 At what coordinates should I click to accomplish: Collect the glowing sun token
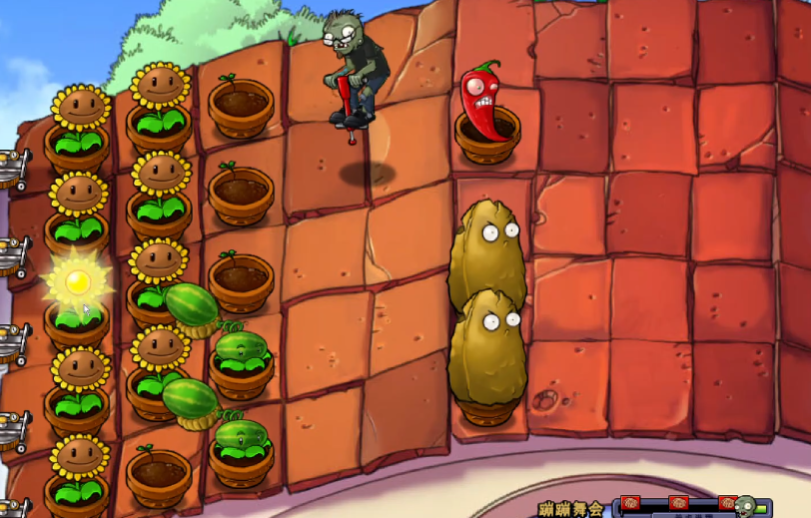tap(77, 282)
